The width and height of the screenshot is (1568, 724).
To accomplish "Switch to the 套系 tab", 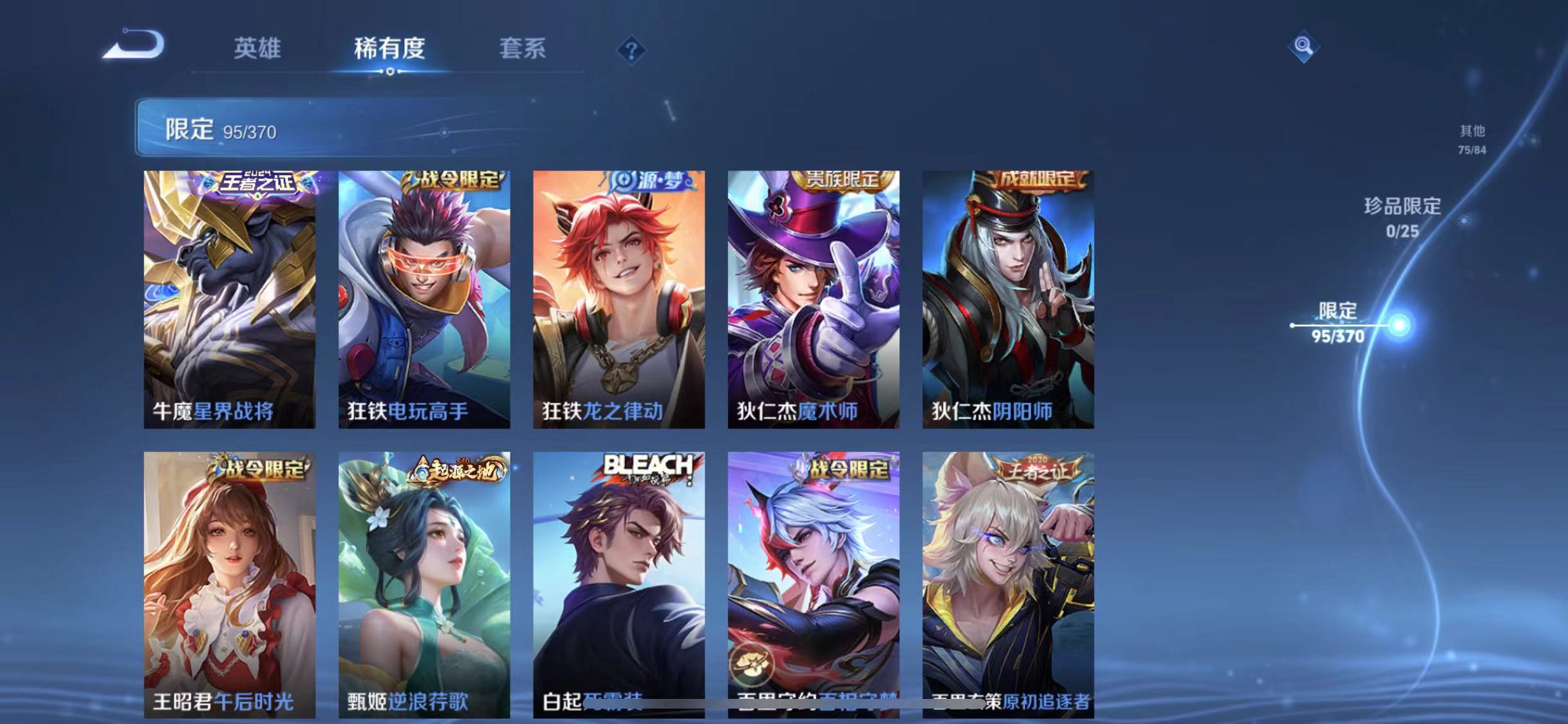I will pyautogui.click(x=525, y=49).
